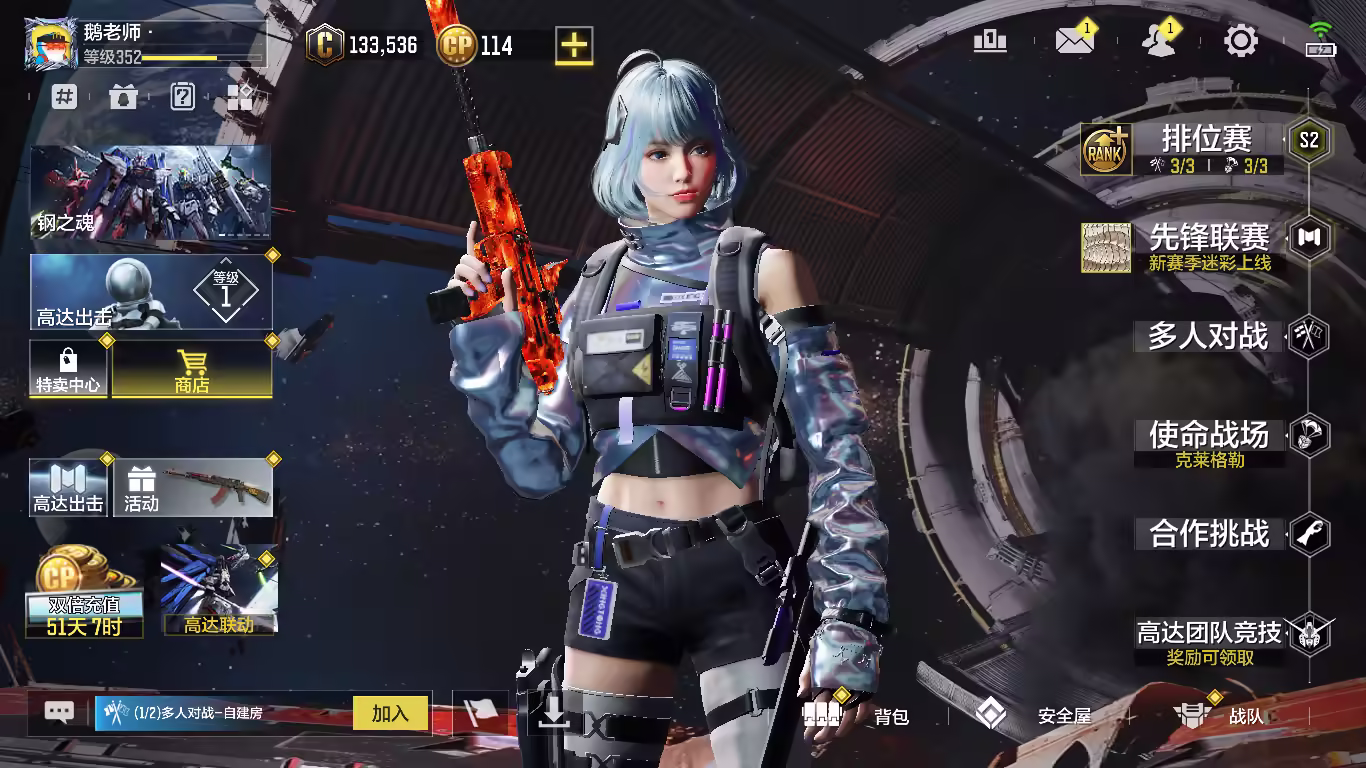Enter 使命战场 battle royale mode
Image resolution: width=1366 pixels, height=768 pixels.
point(1208,436)
